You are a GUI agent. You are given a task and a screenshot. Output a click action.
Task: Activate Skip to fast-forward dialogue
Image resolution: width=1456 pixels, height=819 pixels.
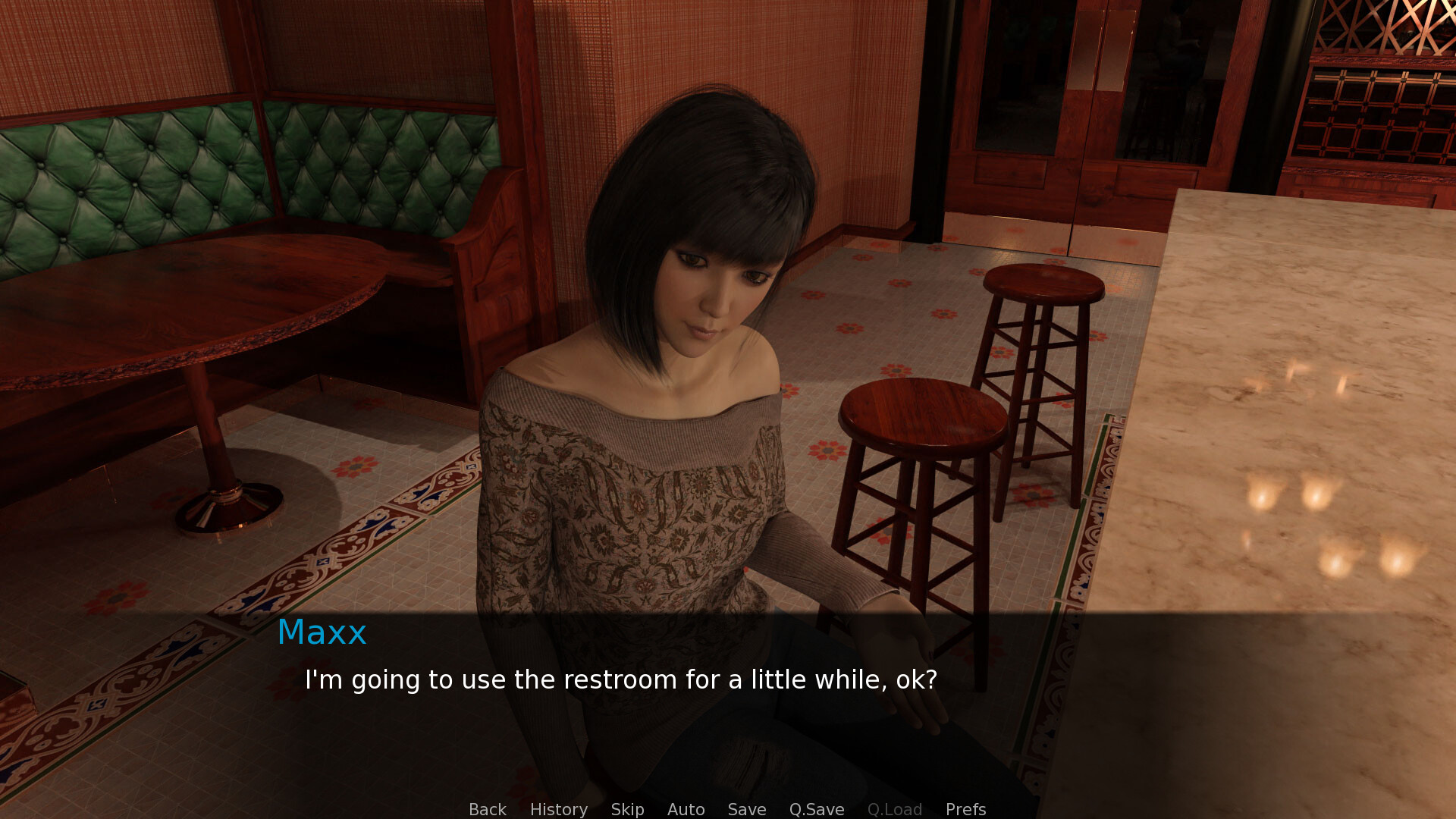627,809
